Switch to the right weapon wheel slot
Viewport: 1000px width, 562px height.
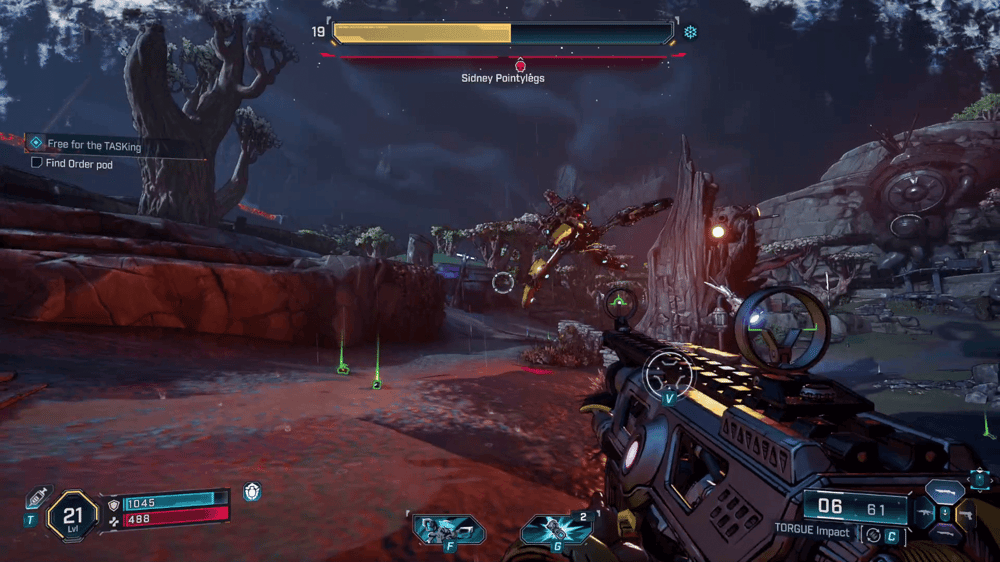965,513
